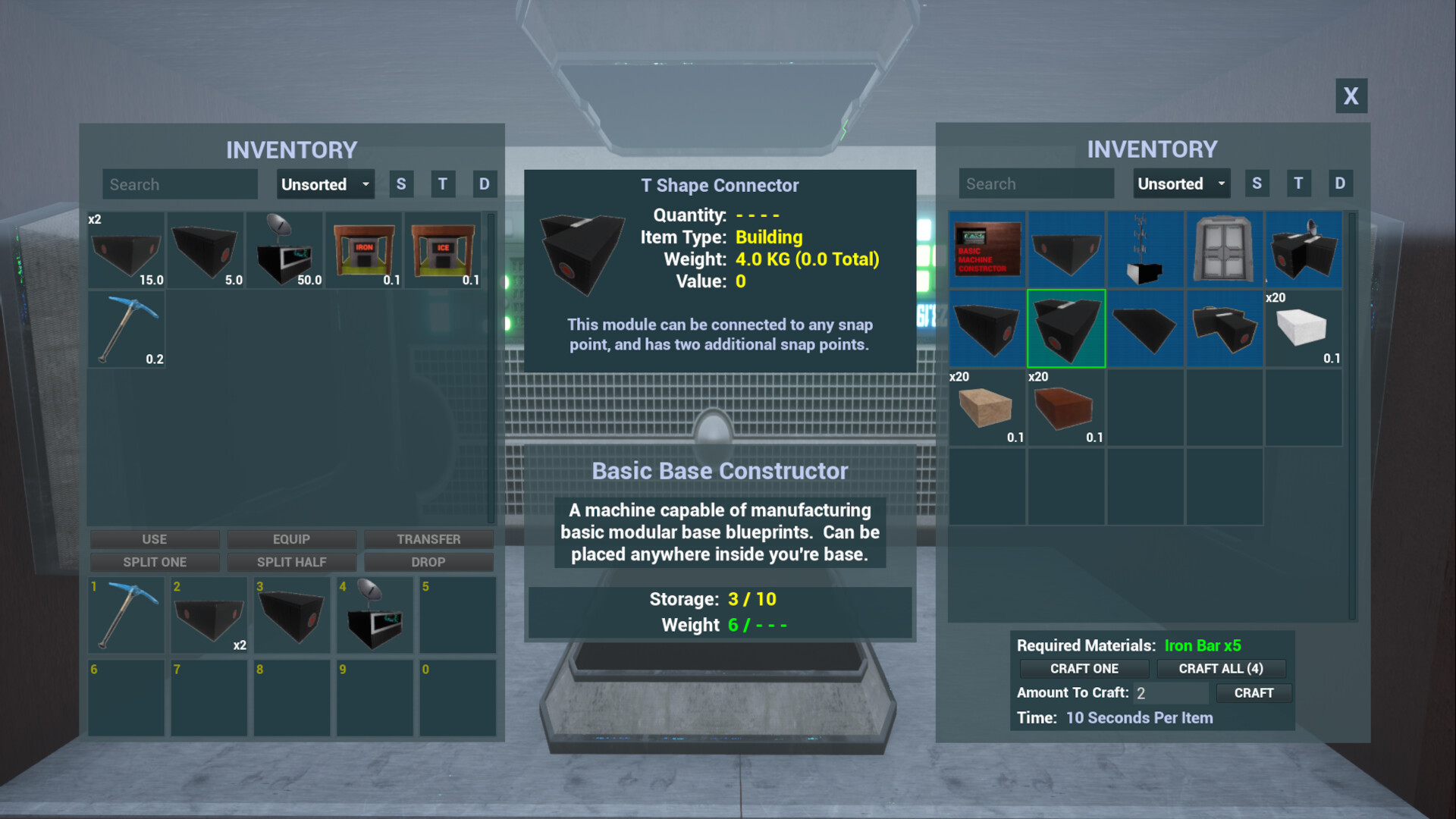Viewport: 1456px width, 819px height.
Task: Select the IRON extractor item
Action: [x=365, y=249]
